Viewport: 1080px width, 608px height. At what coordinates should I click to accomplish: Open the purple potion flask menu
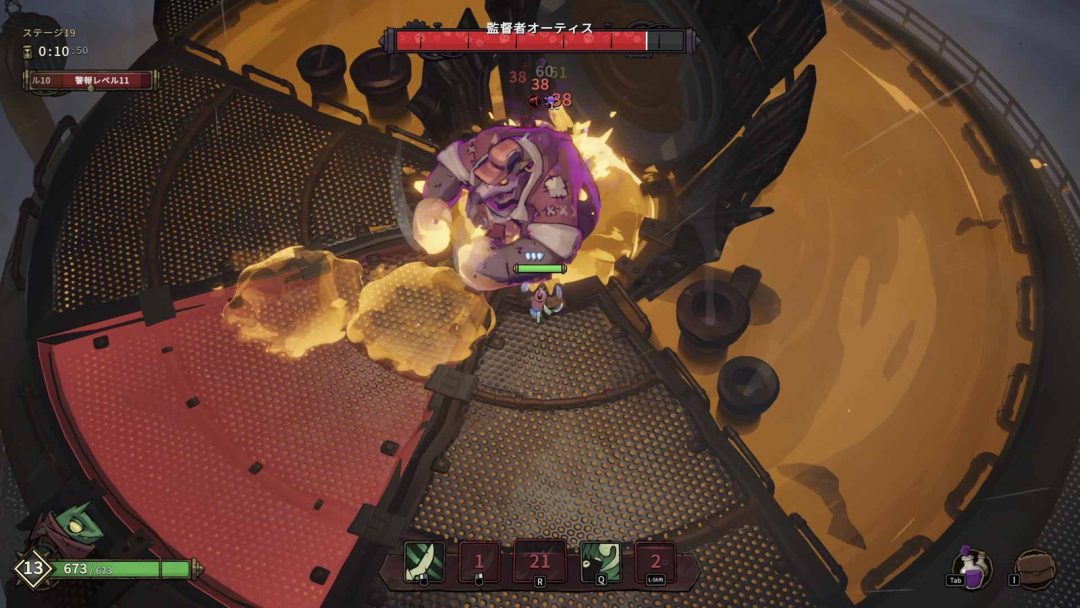[971, 567]
